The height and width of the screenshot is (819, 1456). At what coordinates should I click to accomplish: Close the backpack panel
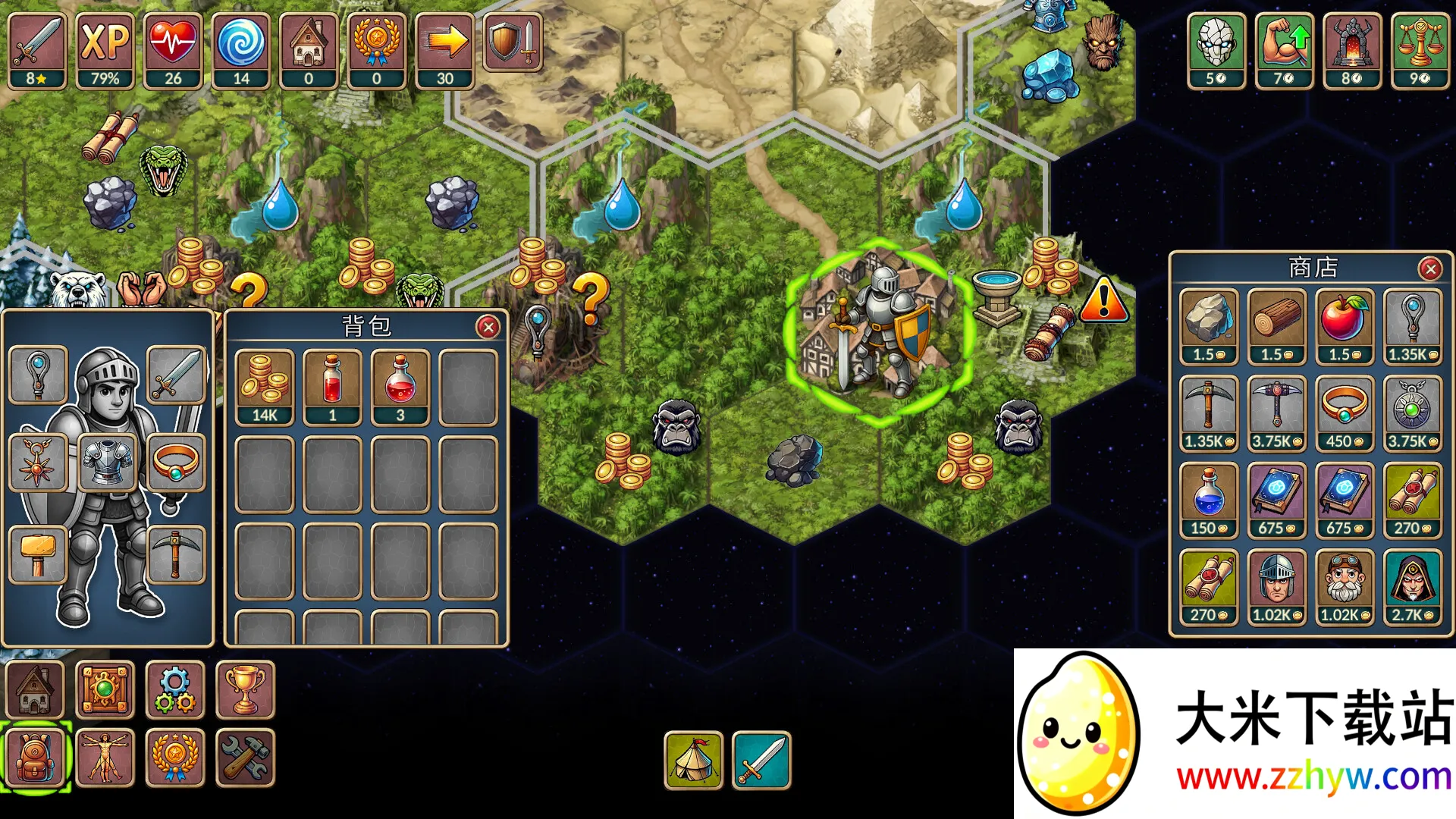[x=488, y=327]
